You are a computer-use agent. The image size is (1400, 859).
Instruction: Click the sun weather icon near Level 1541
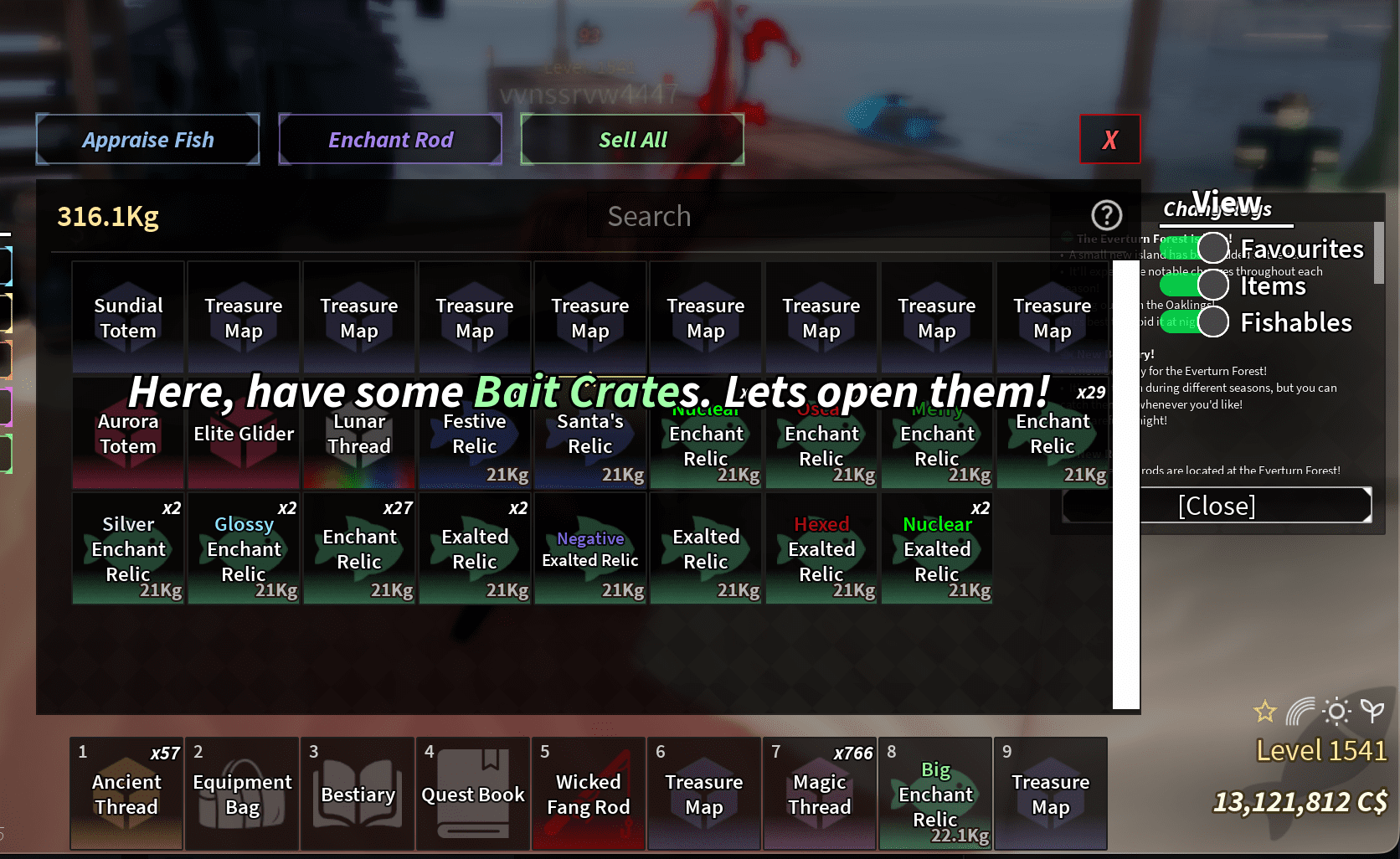1336,712
